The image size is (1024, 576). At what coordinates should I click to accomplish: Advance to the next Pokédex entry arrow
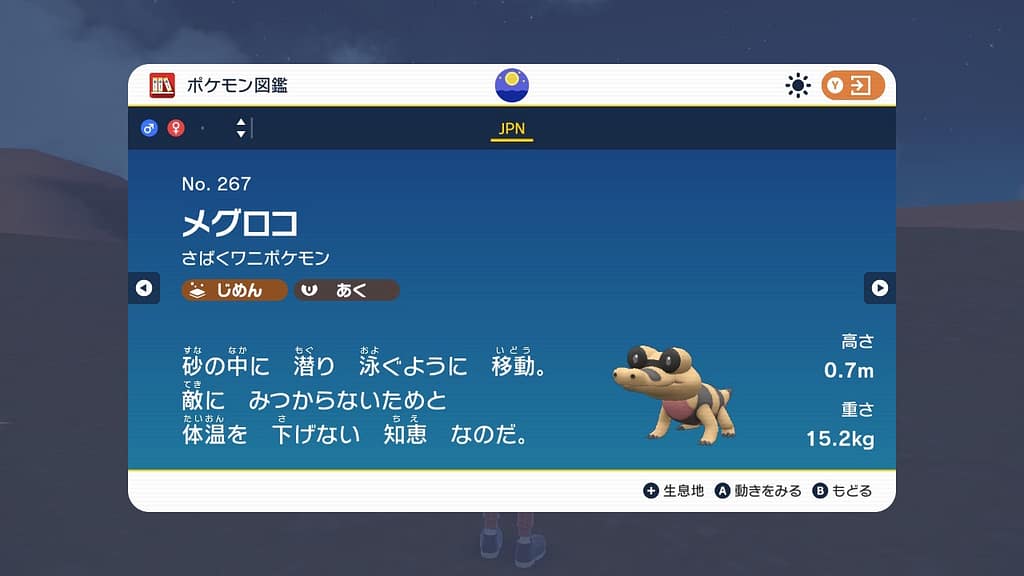[880, 288]
